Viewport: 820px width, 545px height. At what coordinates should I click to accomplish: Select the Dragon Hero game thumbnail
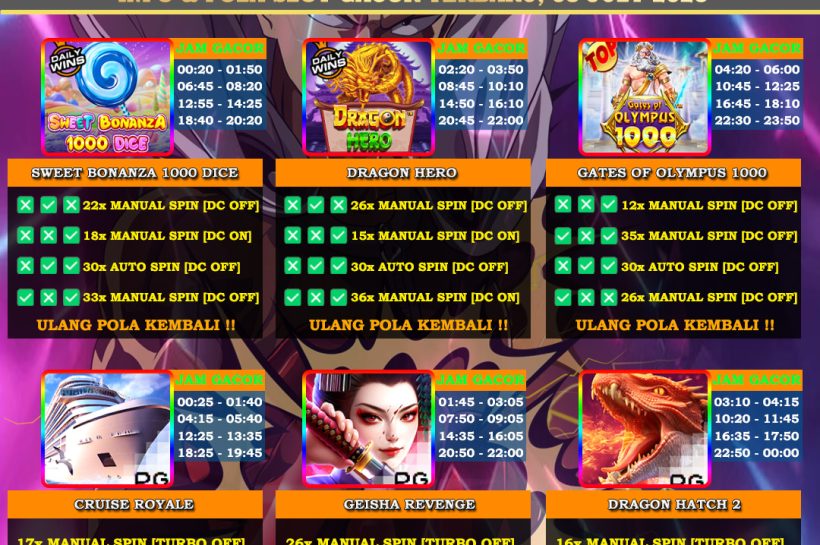point(368,97)
